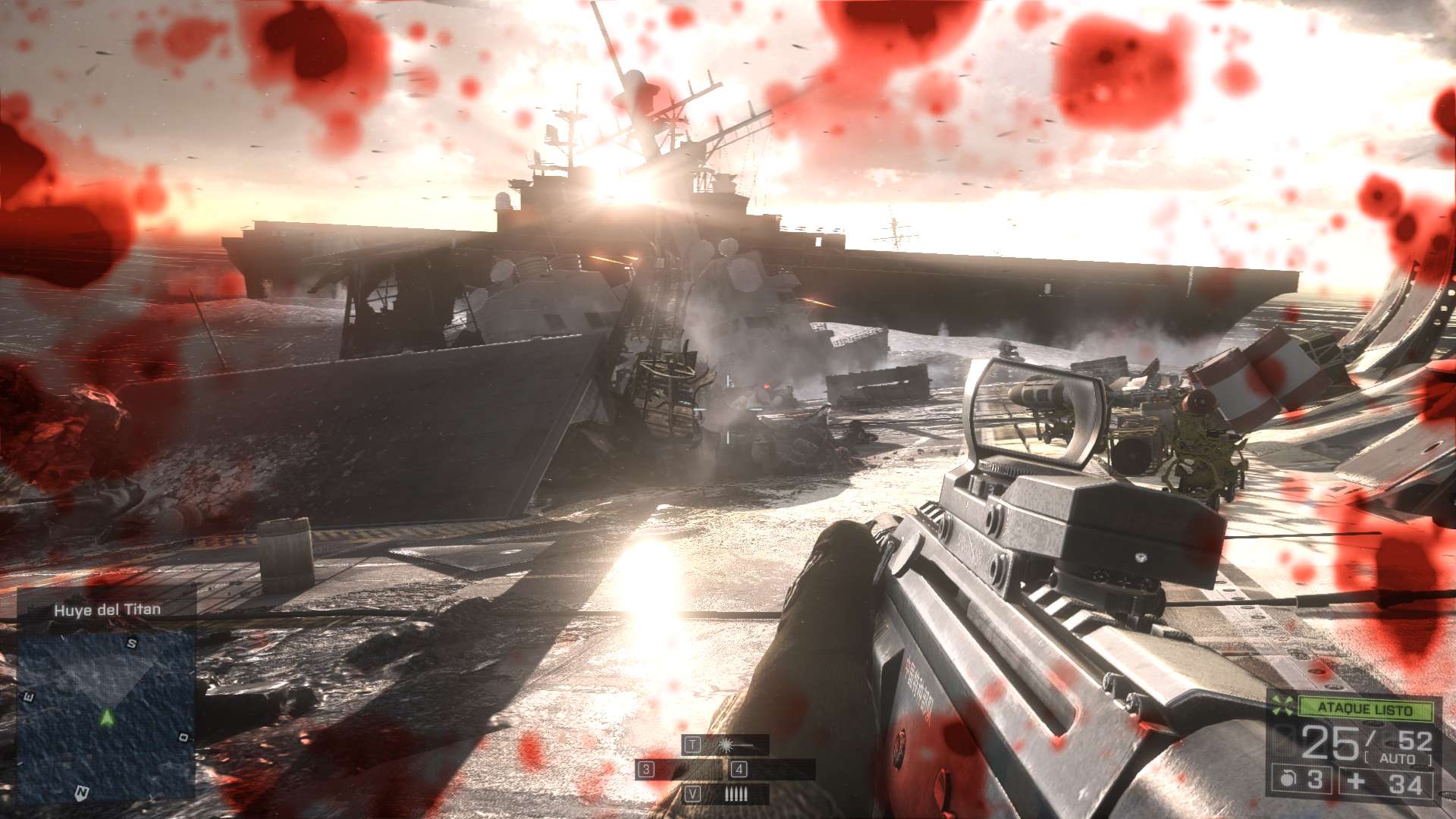Select the "Huye del Titan" objective text
The width and height of the screenshot is (1456, 819).
point(107,610)
